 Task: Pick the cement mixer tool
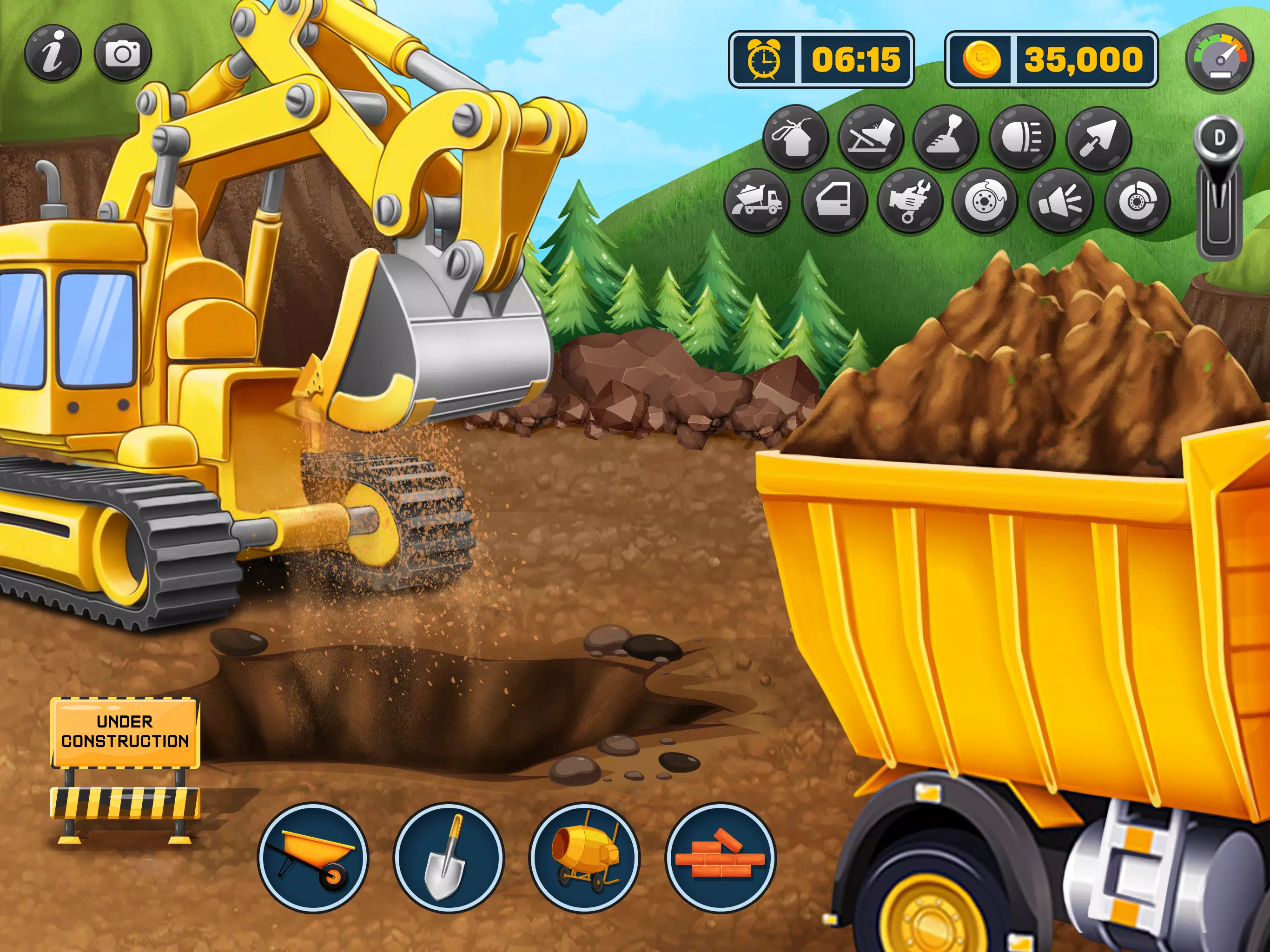(x=584, y=857)
